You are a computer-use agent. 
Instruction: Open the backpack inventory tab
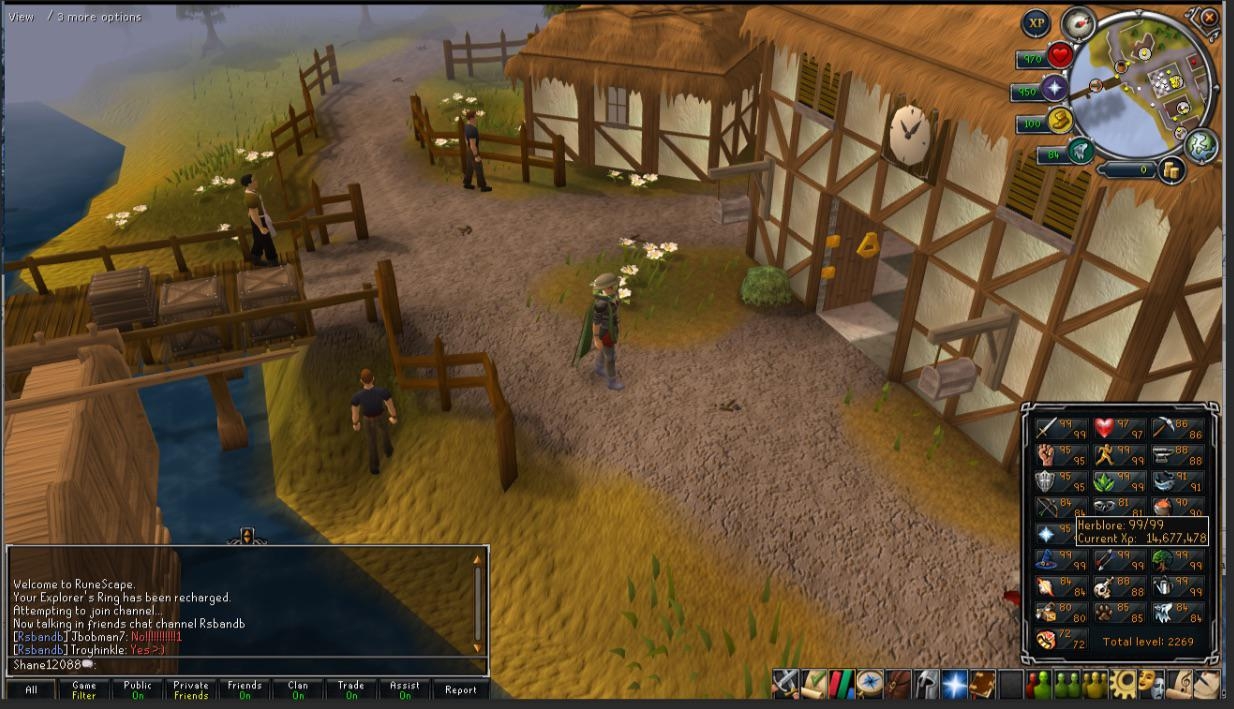coord(899,684)
